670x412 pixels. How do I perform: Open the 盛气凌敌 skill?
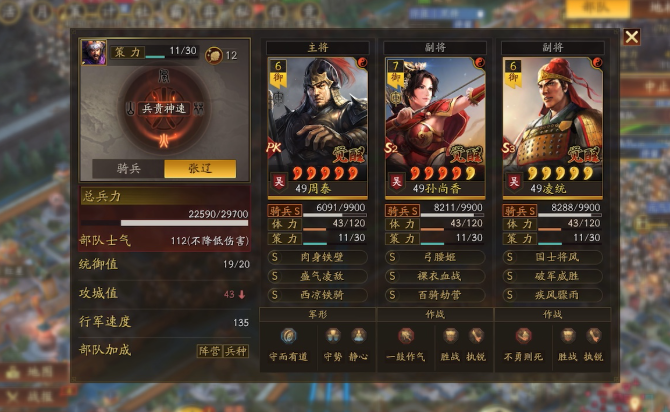[x=318, y=276]
